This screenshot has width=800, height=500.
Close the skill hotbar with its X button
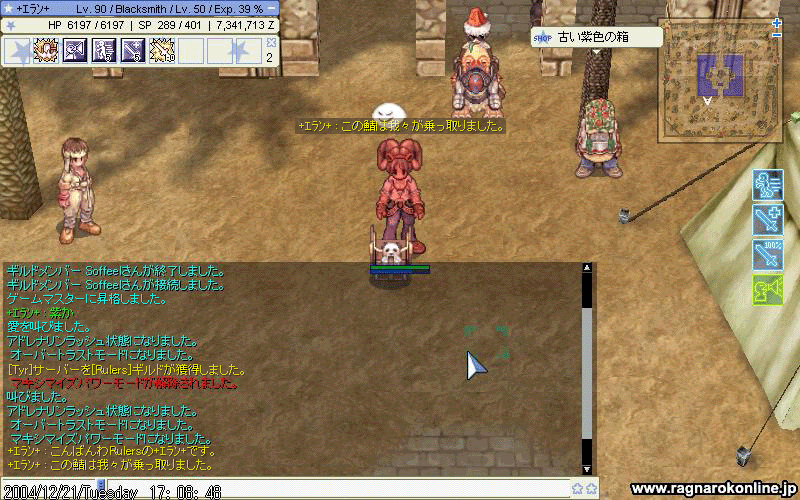[271, 43]
